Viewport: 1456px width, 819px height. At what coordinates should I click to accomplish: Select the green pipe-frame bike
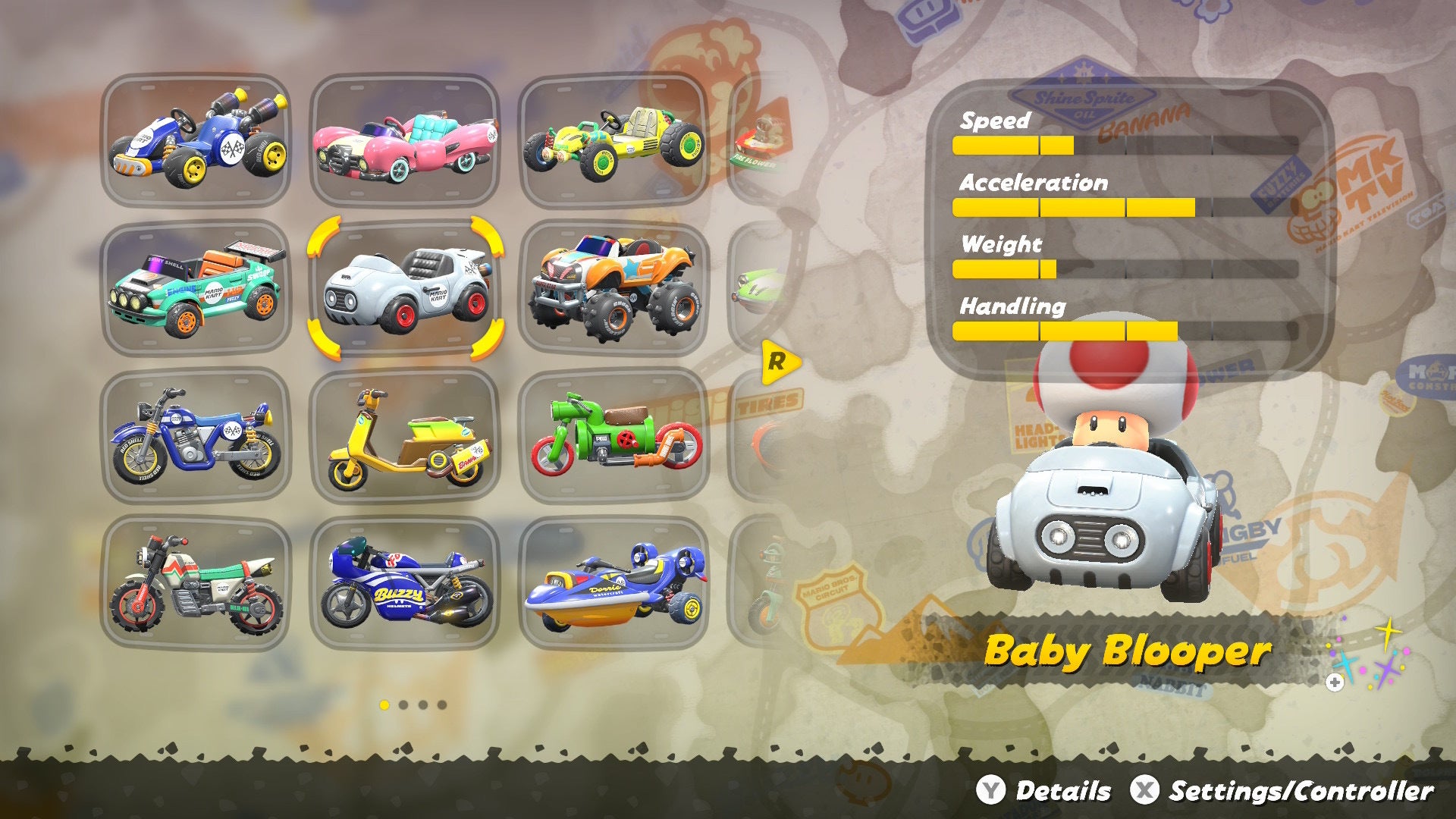tap(613, 436)
